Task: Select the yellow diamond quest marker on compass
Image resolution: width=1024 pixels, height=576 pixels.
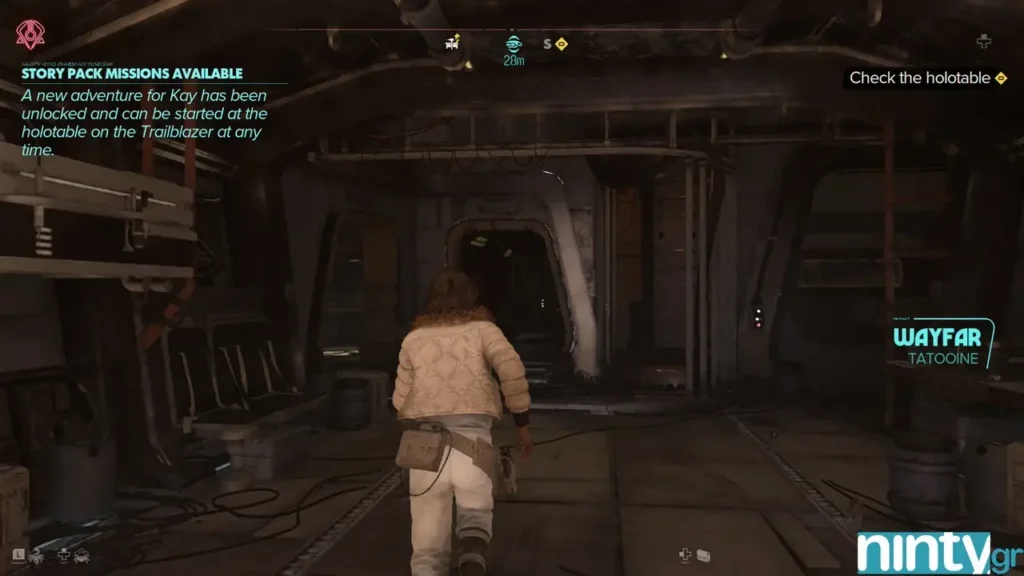Action: click(x=562, y=44)
